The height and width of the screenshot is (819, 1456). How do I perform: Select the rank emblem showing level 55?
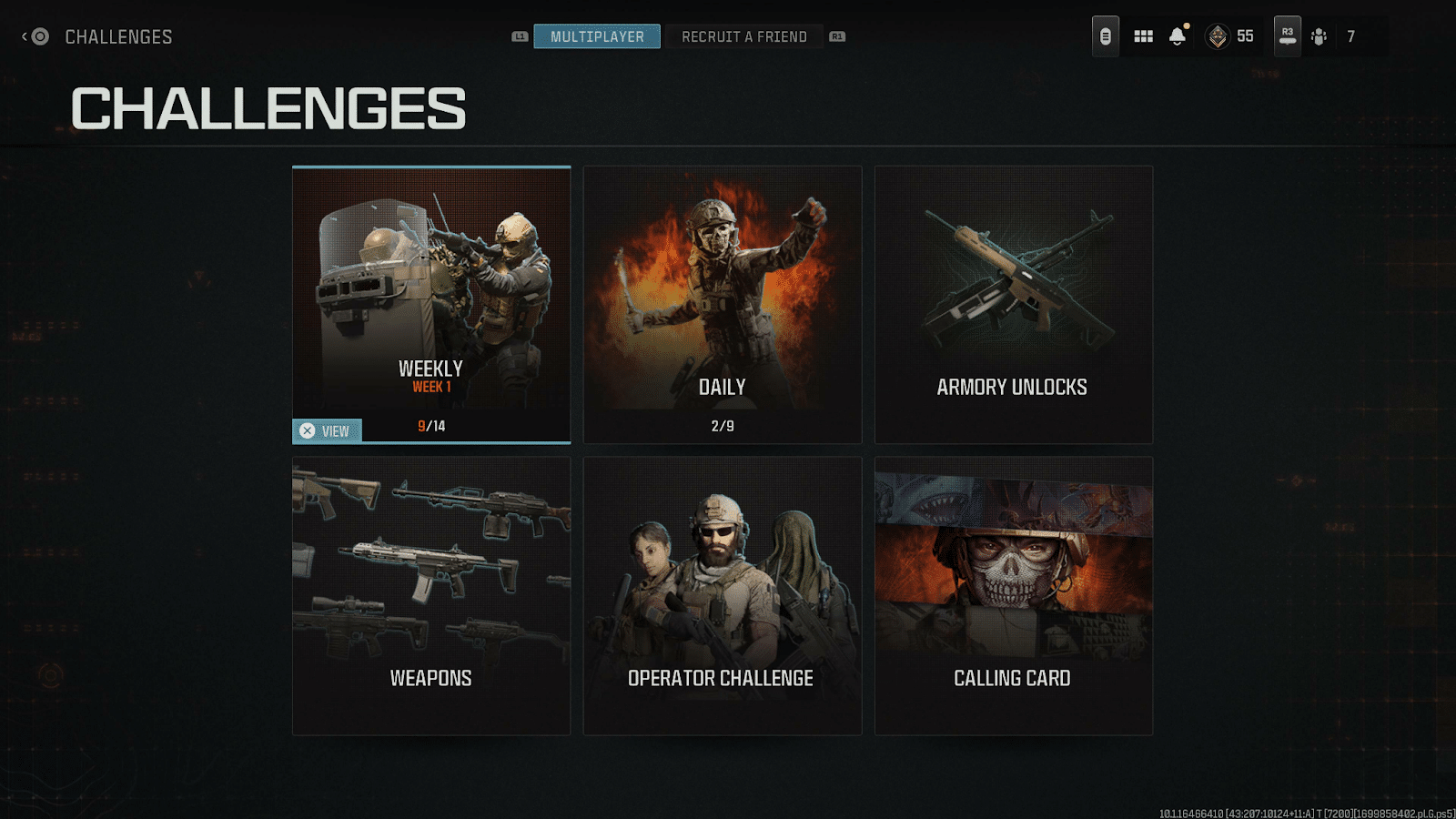pos(1224,36)
